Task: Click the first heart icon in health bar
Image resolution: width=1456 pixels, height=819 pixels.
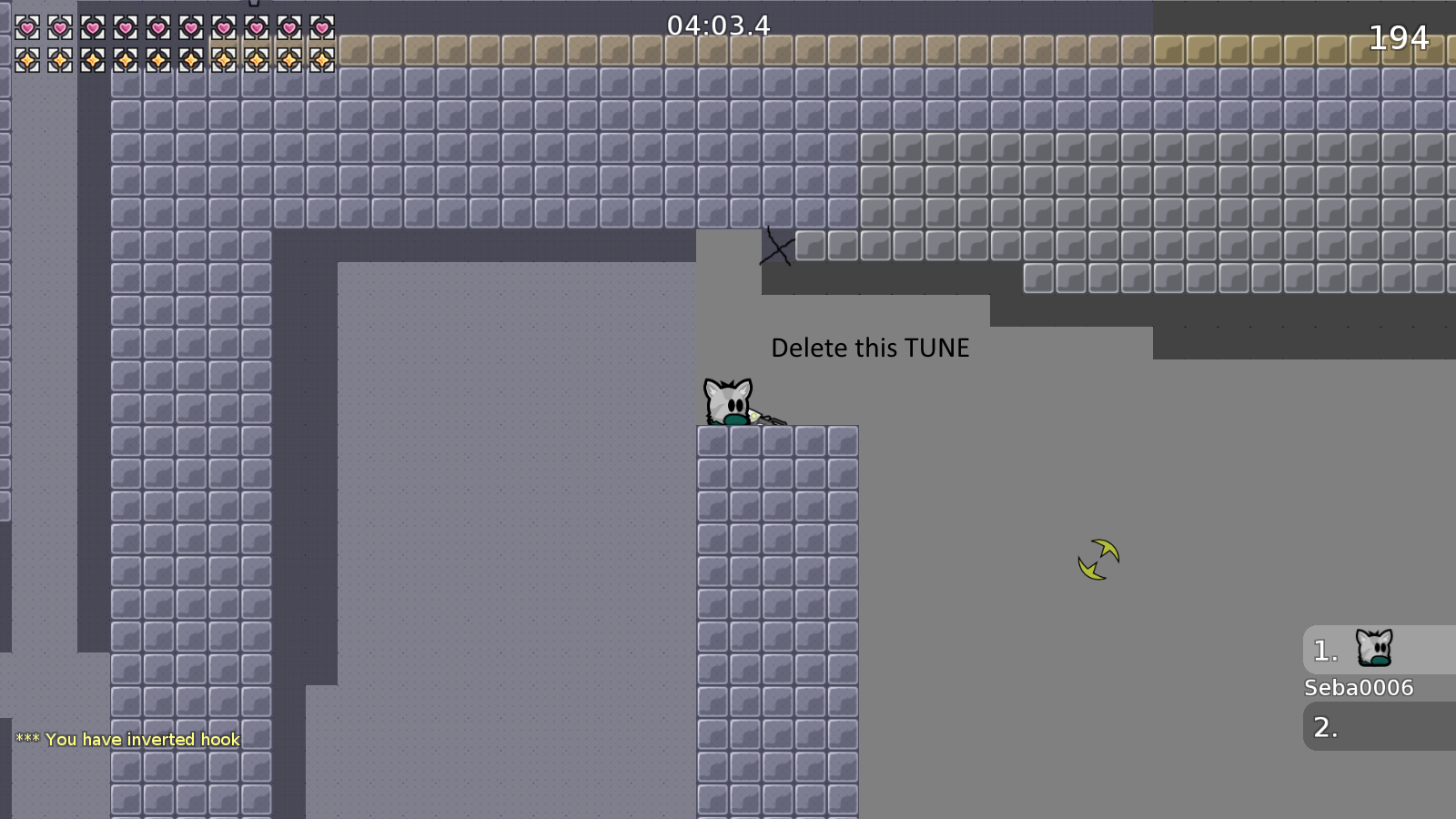Action: (x=25, y=27)
